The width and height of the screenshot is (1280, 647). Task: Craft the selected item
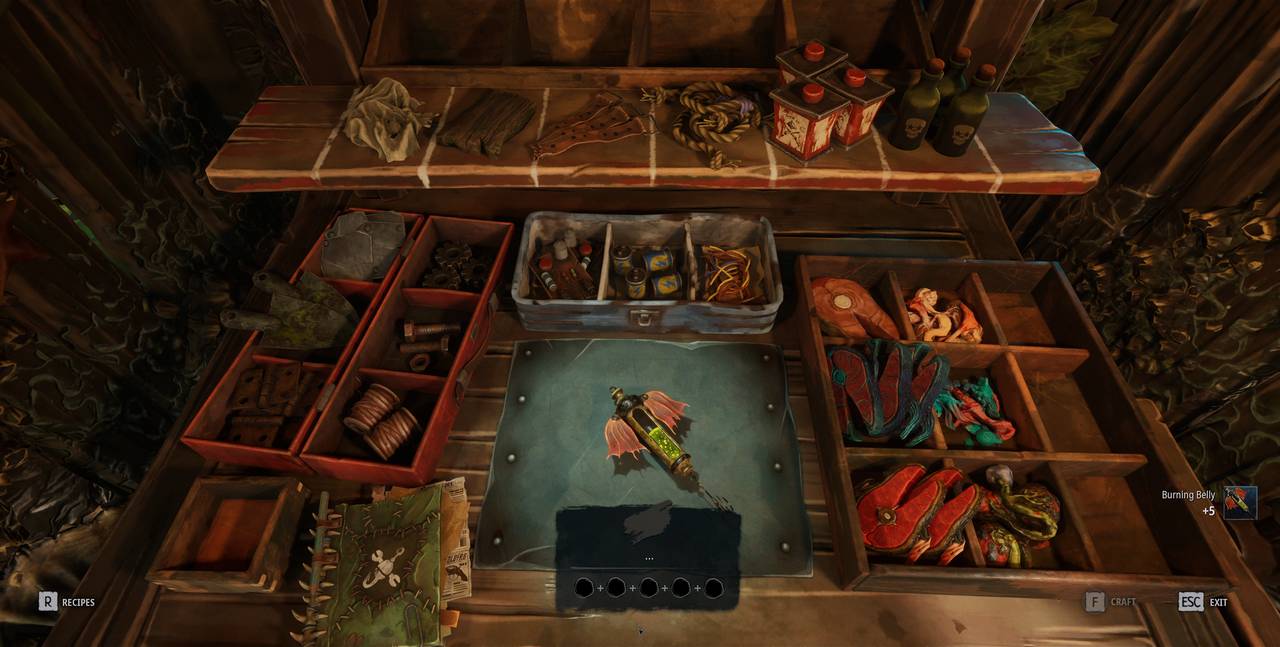(1096, 602)
